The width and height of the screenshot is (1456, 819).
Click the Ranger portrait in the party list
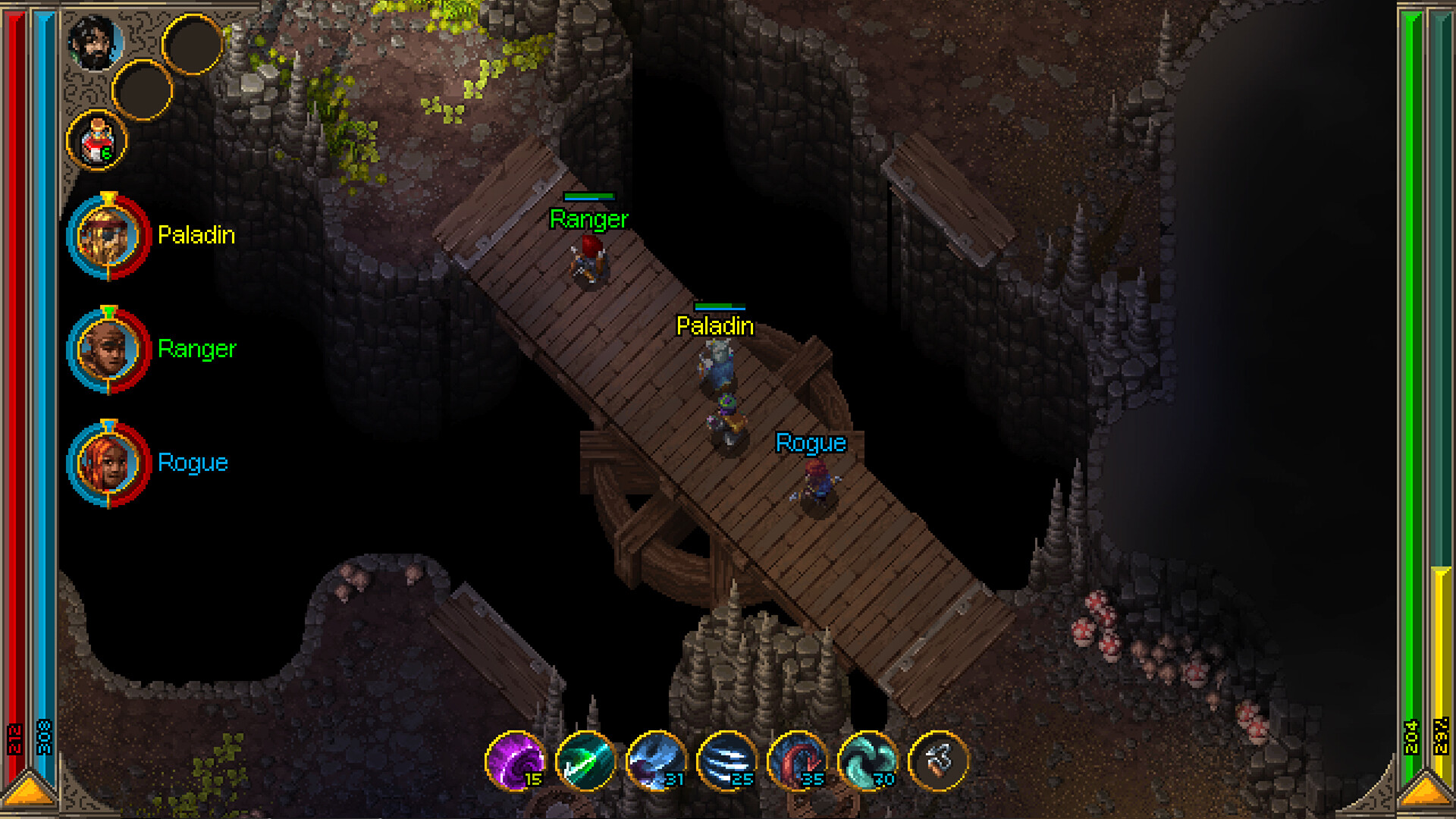click(108, 349)
